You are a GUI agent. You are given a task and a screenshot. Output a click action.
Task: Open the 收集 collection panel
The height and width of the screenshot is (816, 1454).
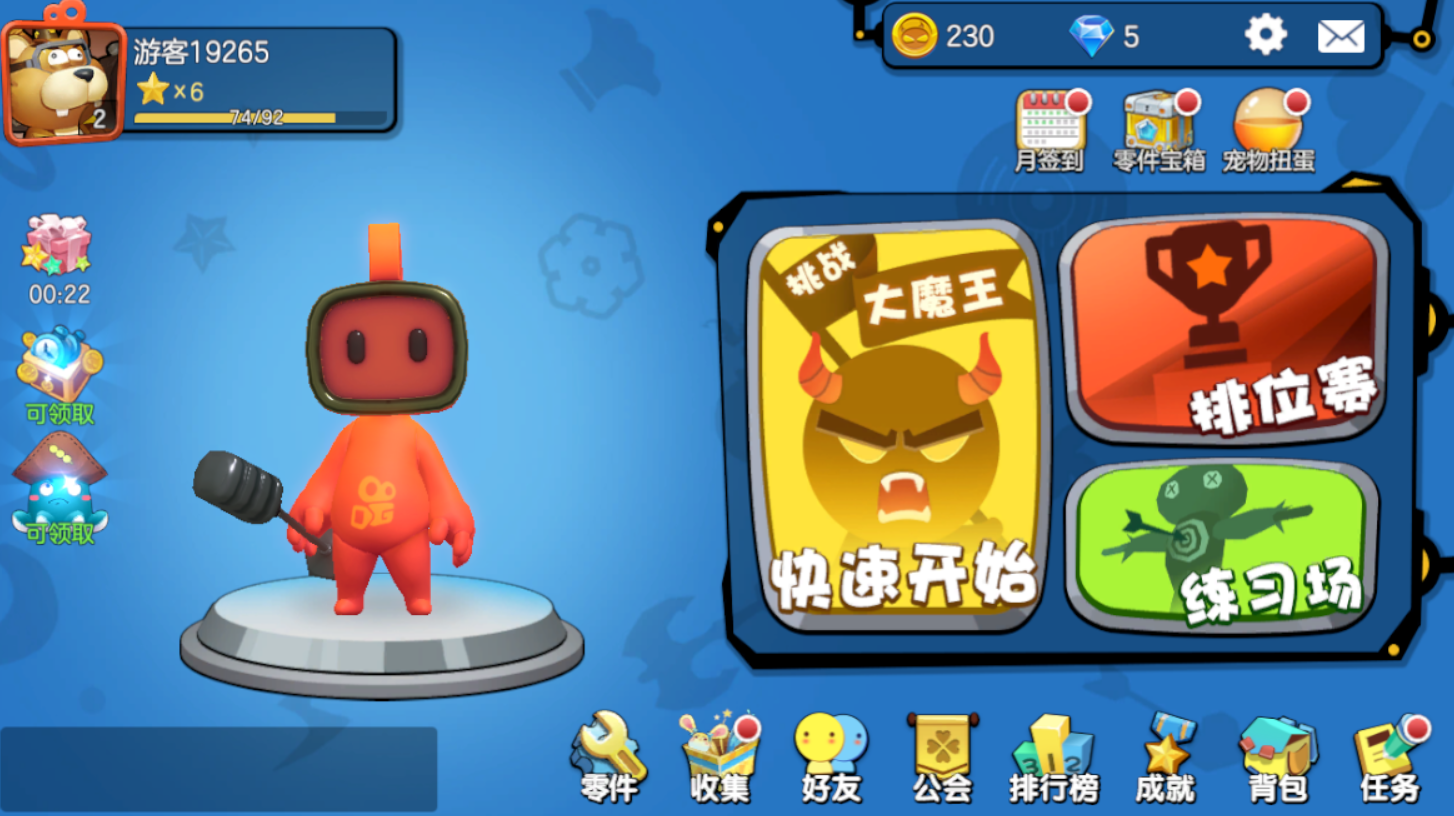click(720, 755)
